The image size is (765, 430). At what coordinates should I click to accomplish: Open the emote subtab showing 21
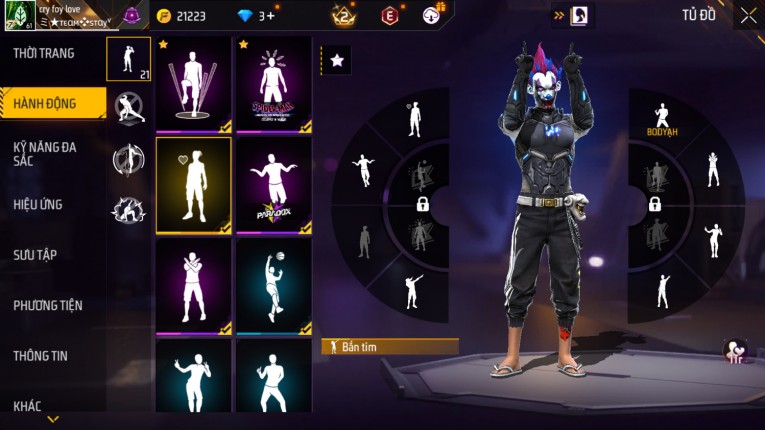click(x=128, y=59)
